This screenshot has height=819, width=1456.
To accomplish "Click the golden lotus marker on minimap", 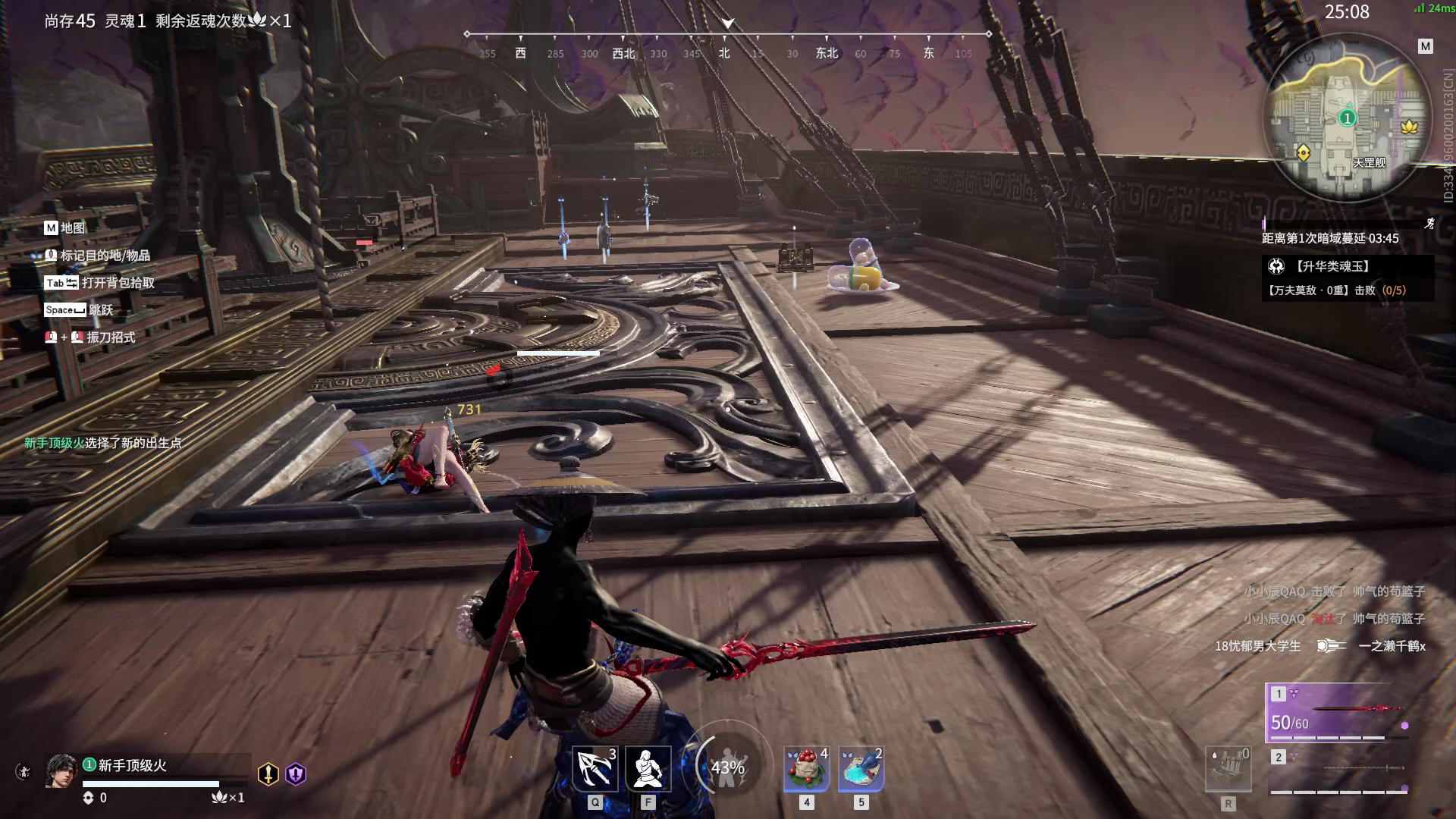I will (1409, 127).
